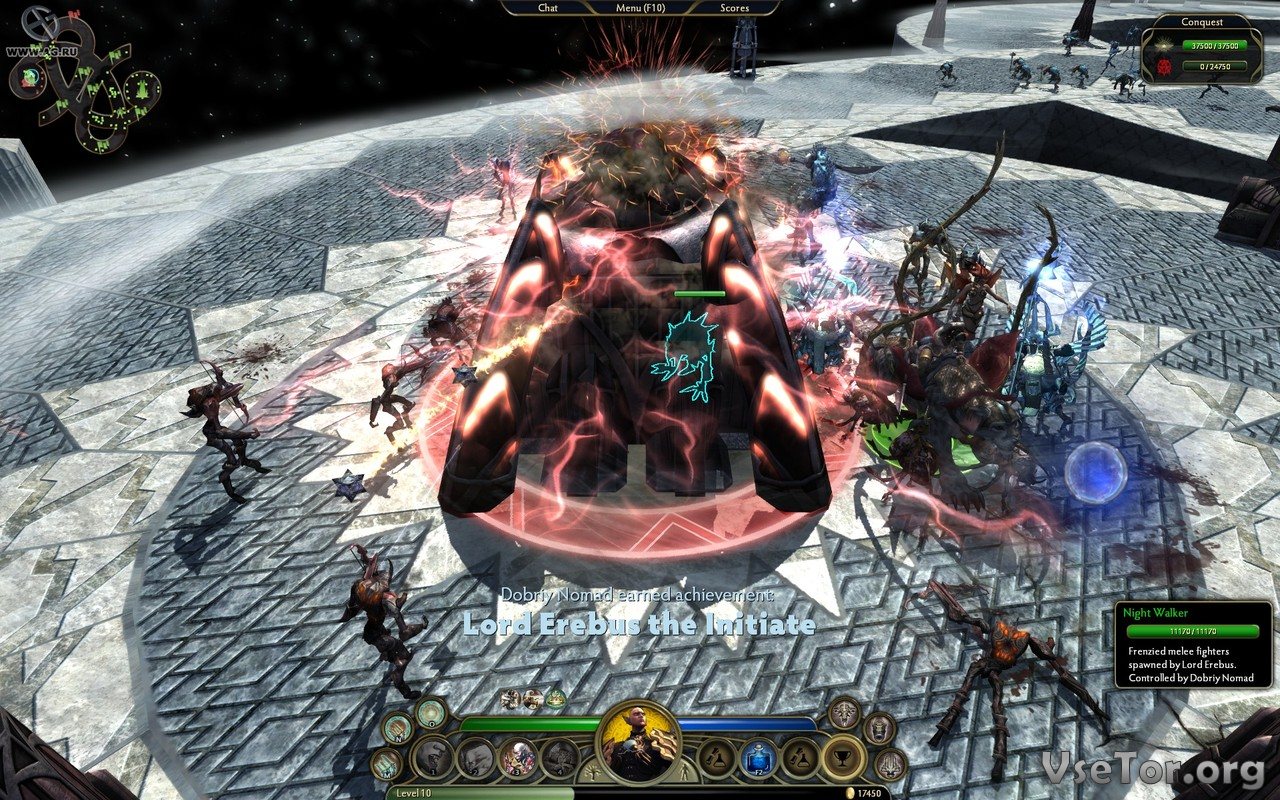The height and width of the screenshot is (800, 1280).
Task: Trigger the ability in slot 4
Action: tap(560, 758)
